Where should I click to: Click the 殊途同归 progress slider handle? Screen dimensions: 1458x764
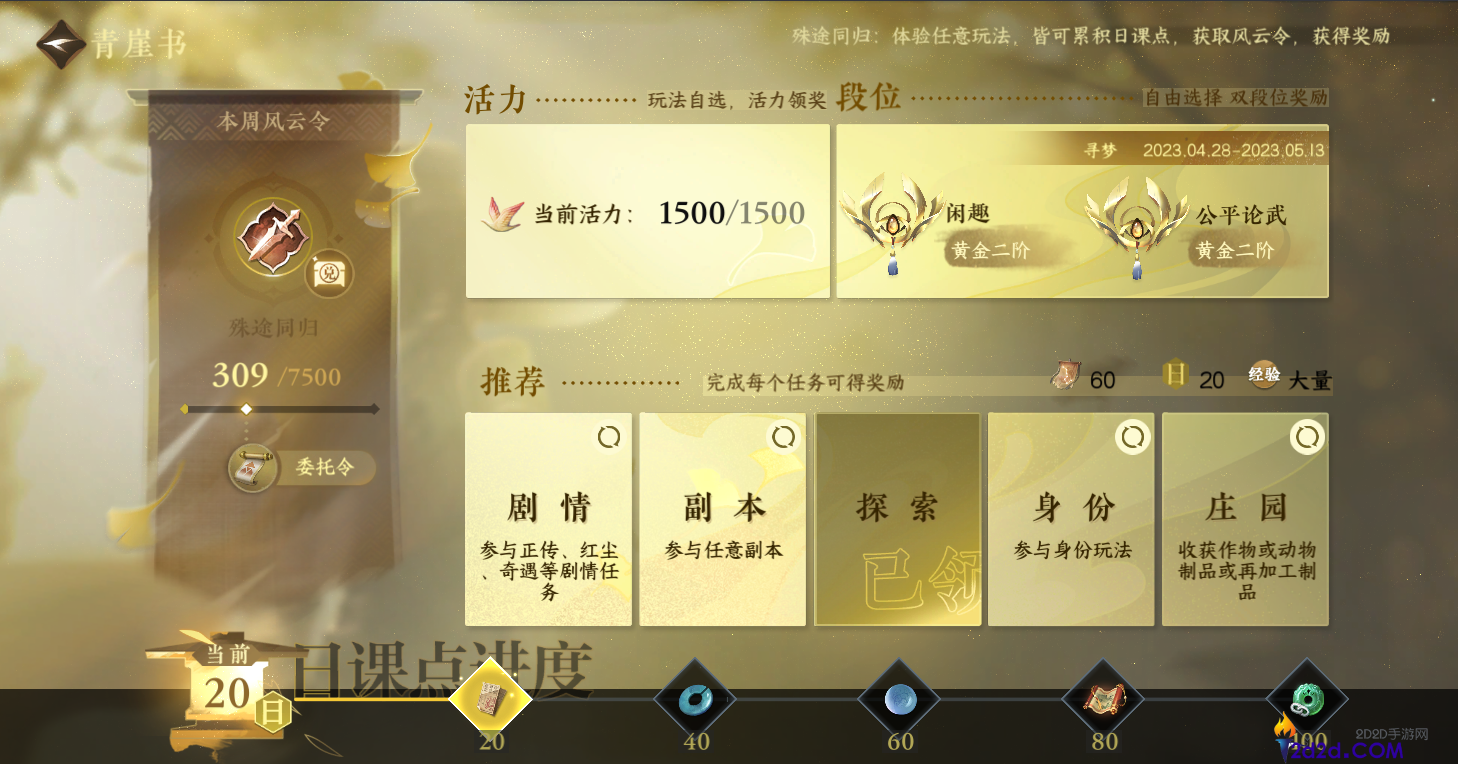coord(246,408)
